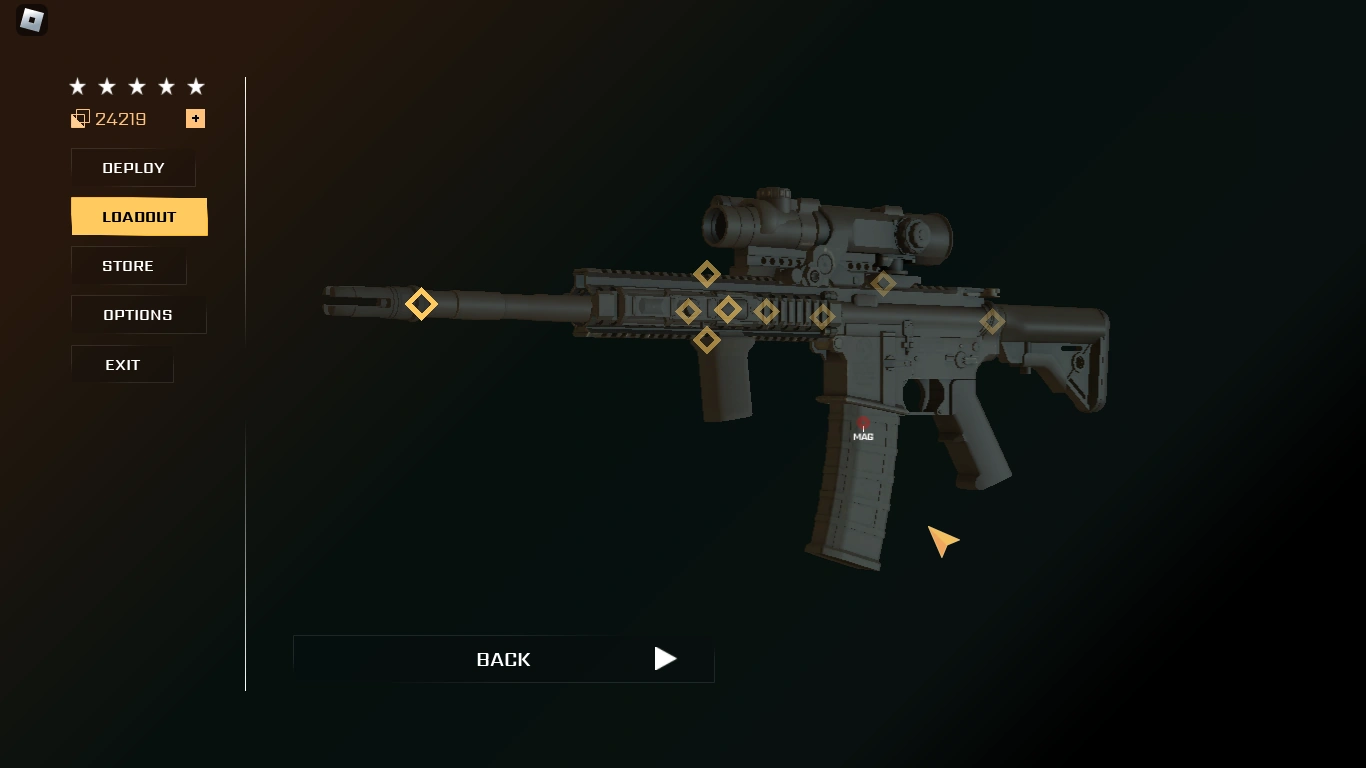Open the stock attachment slot

992,320
